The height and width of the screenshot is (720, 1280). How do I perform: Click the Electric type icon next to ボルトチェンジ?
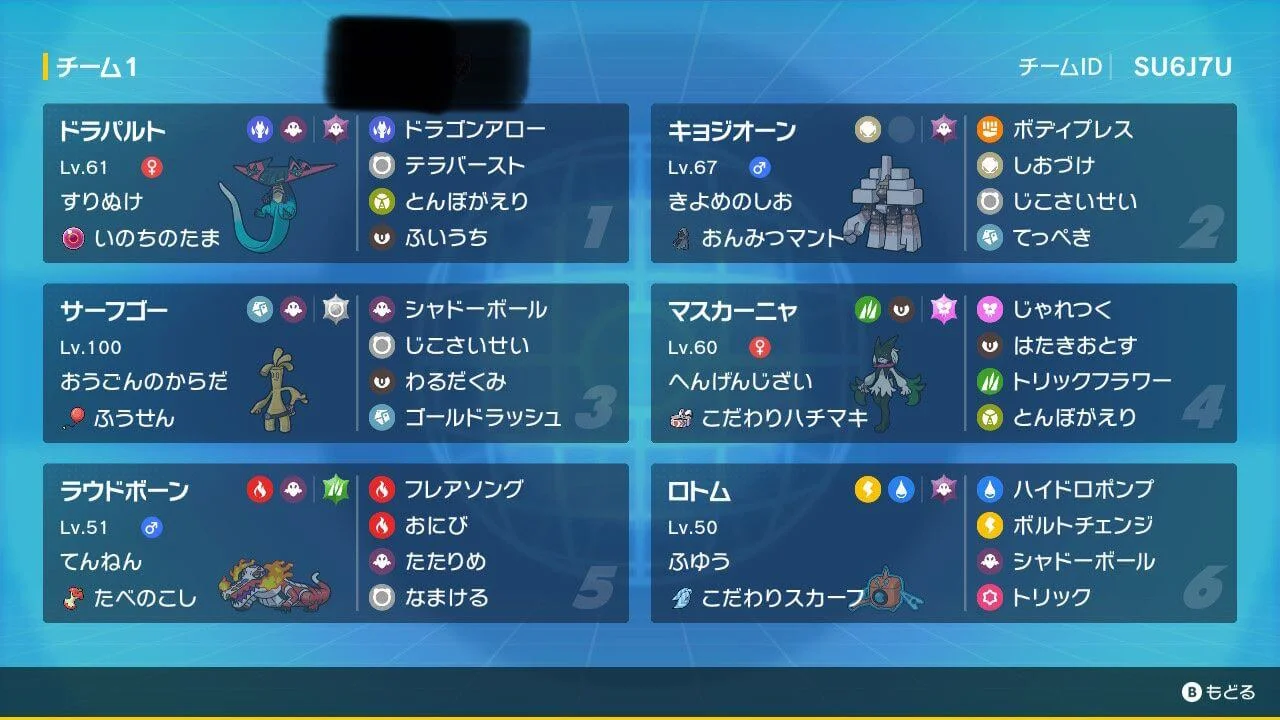[992, 525]
